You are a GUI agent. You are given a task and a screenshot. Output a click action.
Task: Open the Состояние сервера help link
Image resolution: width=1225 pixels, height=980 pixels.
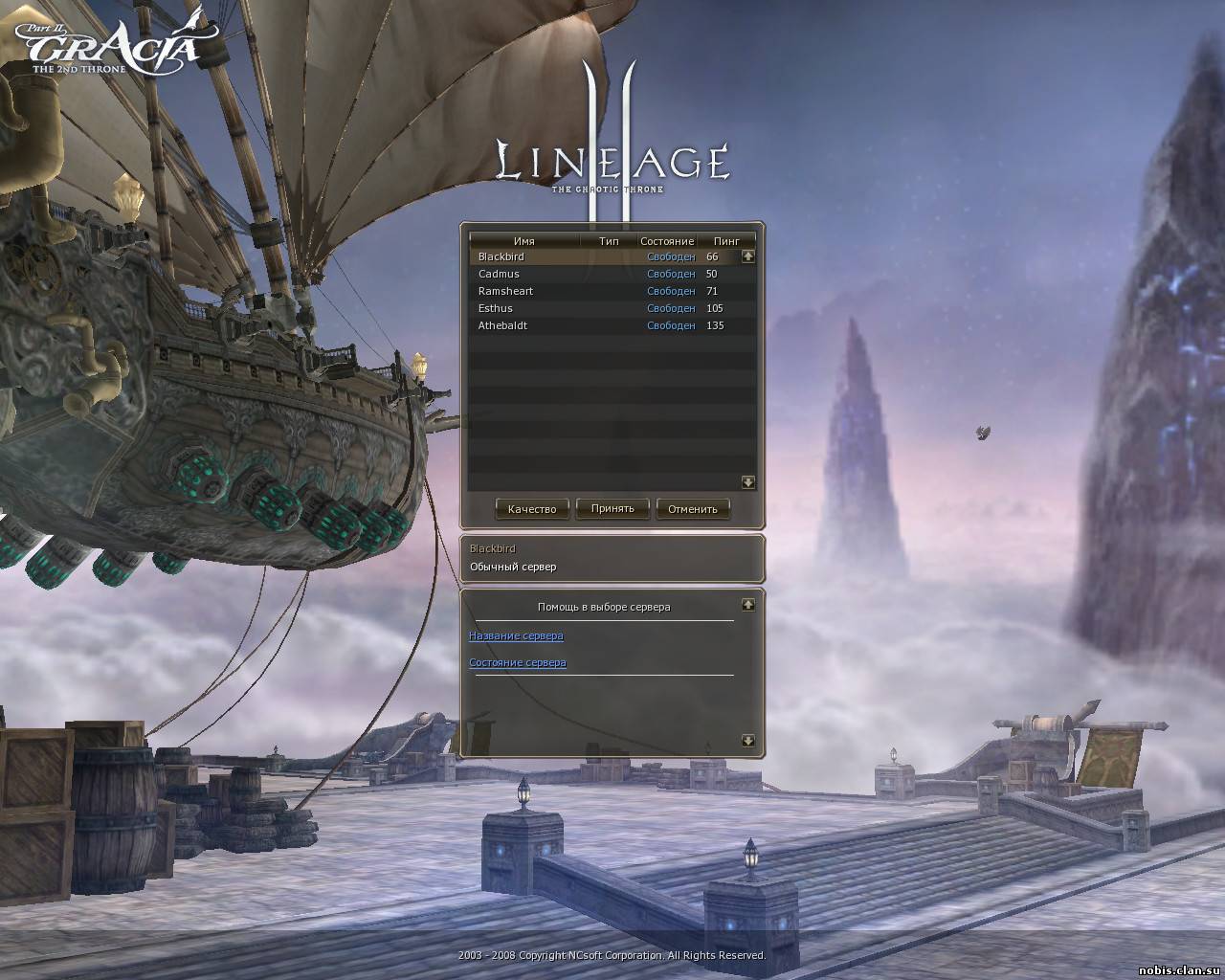point(517,662)
